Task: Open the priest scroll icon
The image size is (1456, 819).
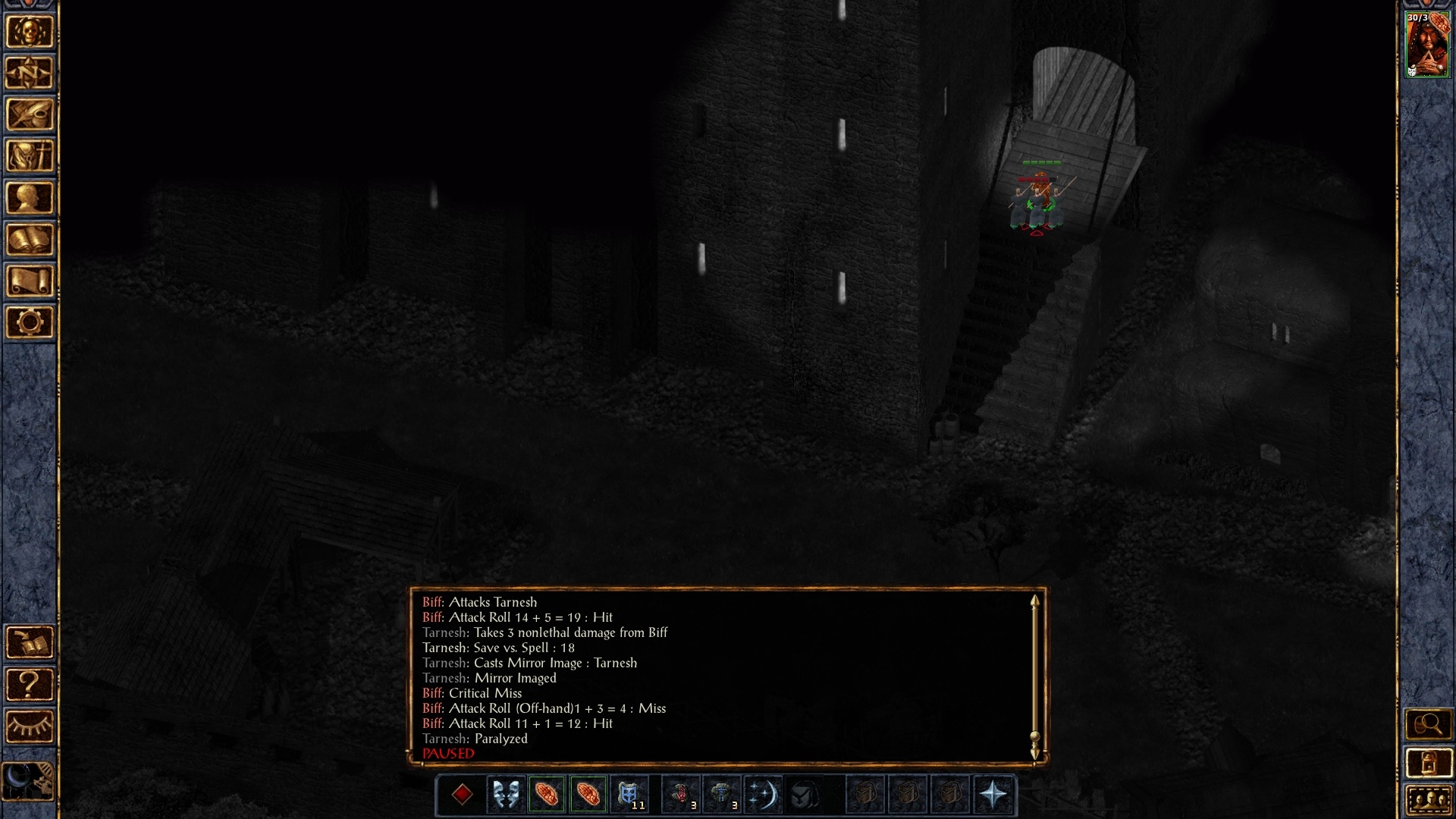Action: 30,281
